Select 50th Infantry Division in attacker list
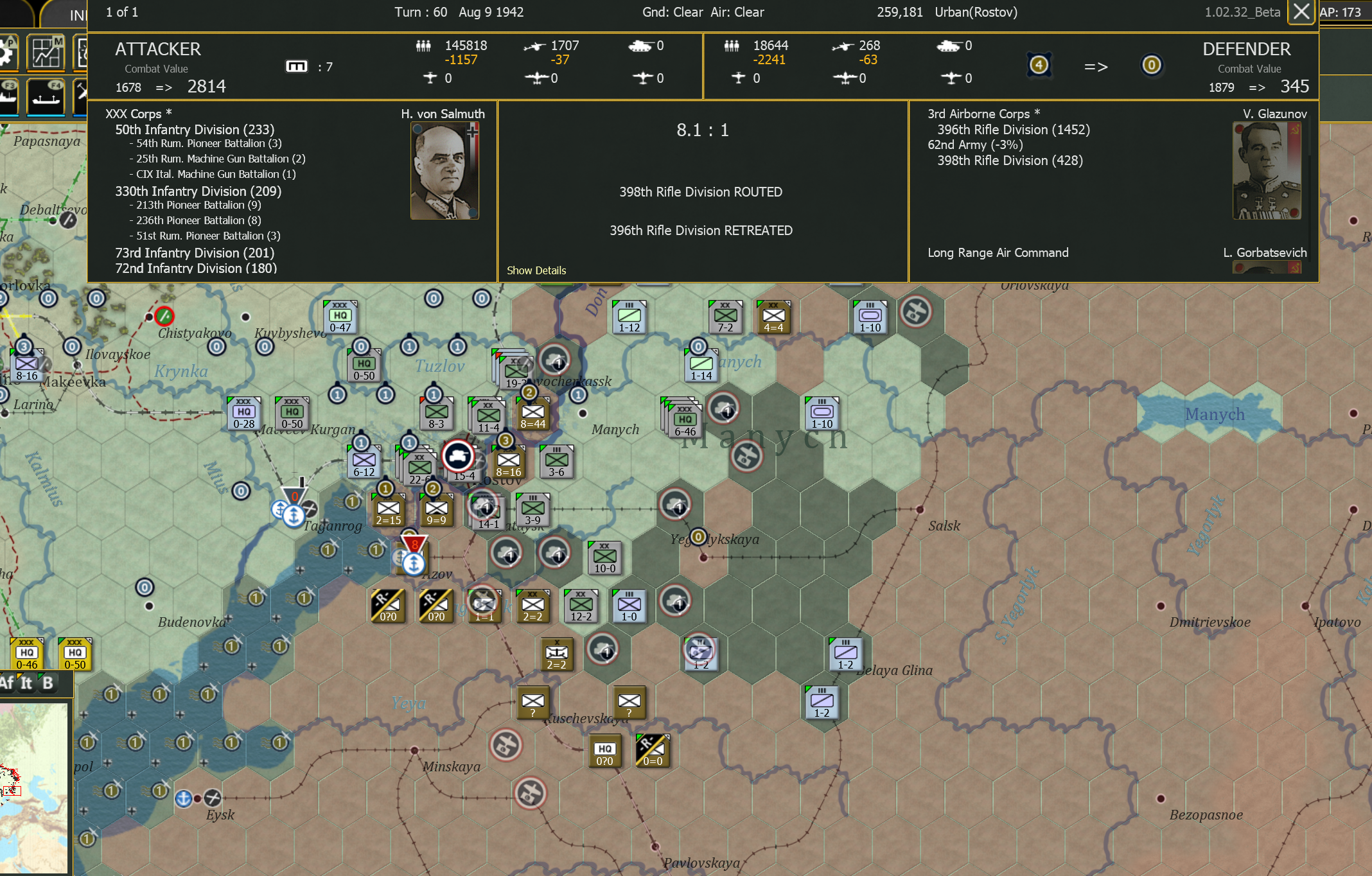The width and height of the screenshot is (1372, 876). click(x=194, y=130)
